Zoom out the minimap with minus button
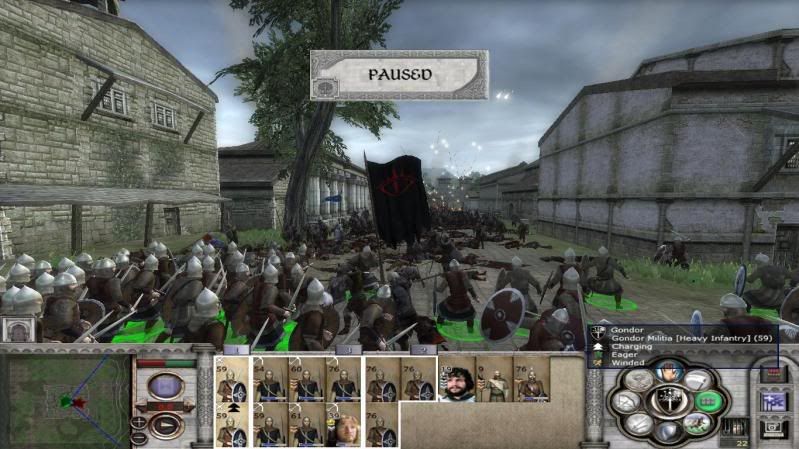 tap(139, 438)
